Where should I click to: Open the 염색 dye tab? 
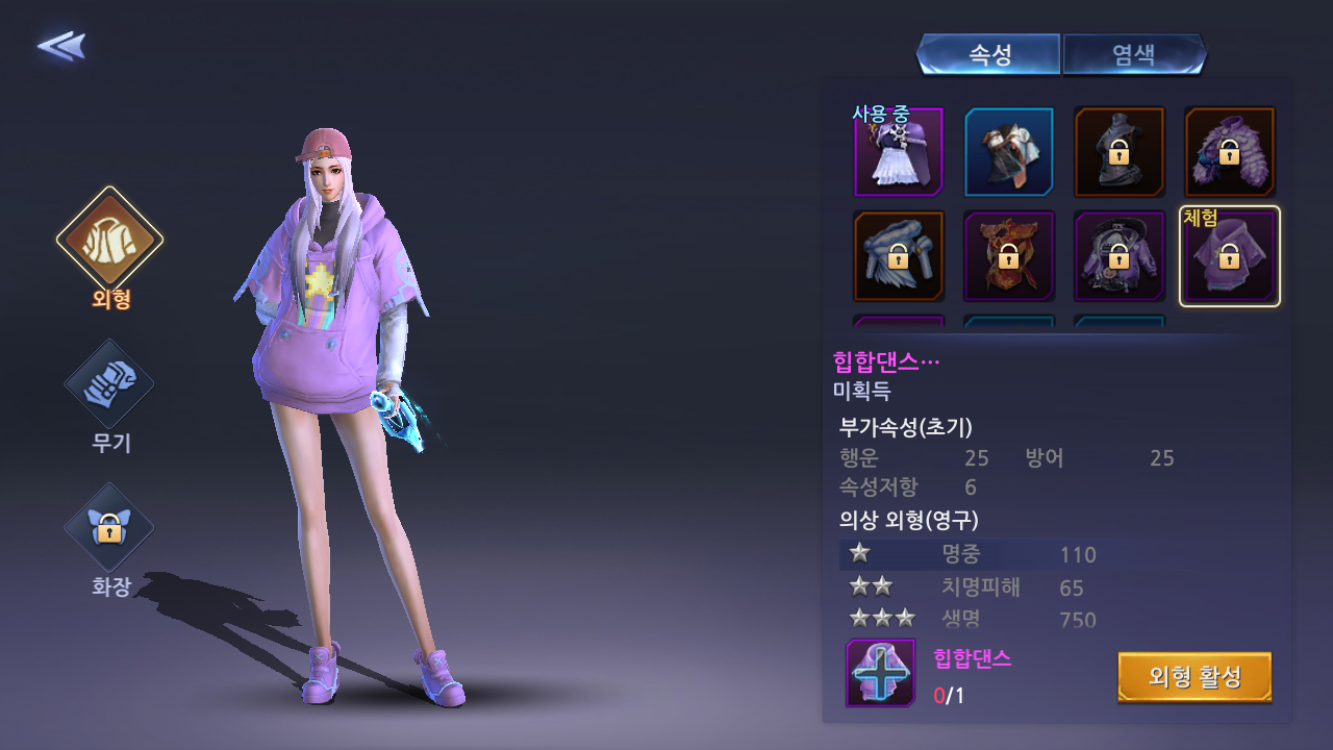tap(1134, 55)
